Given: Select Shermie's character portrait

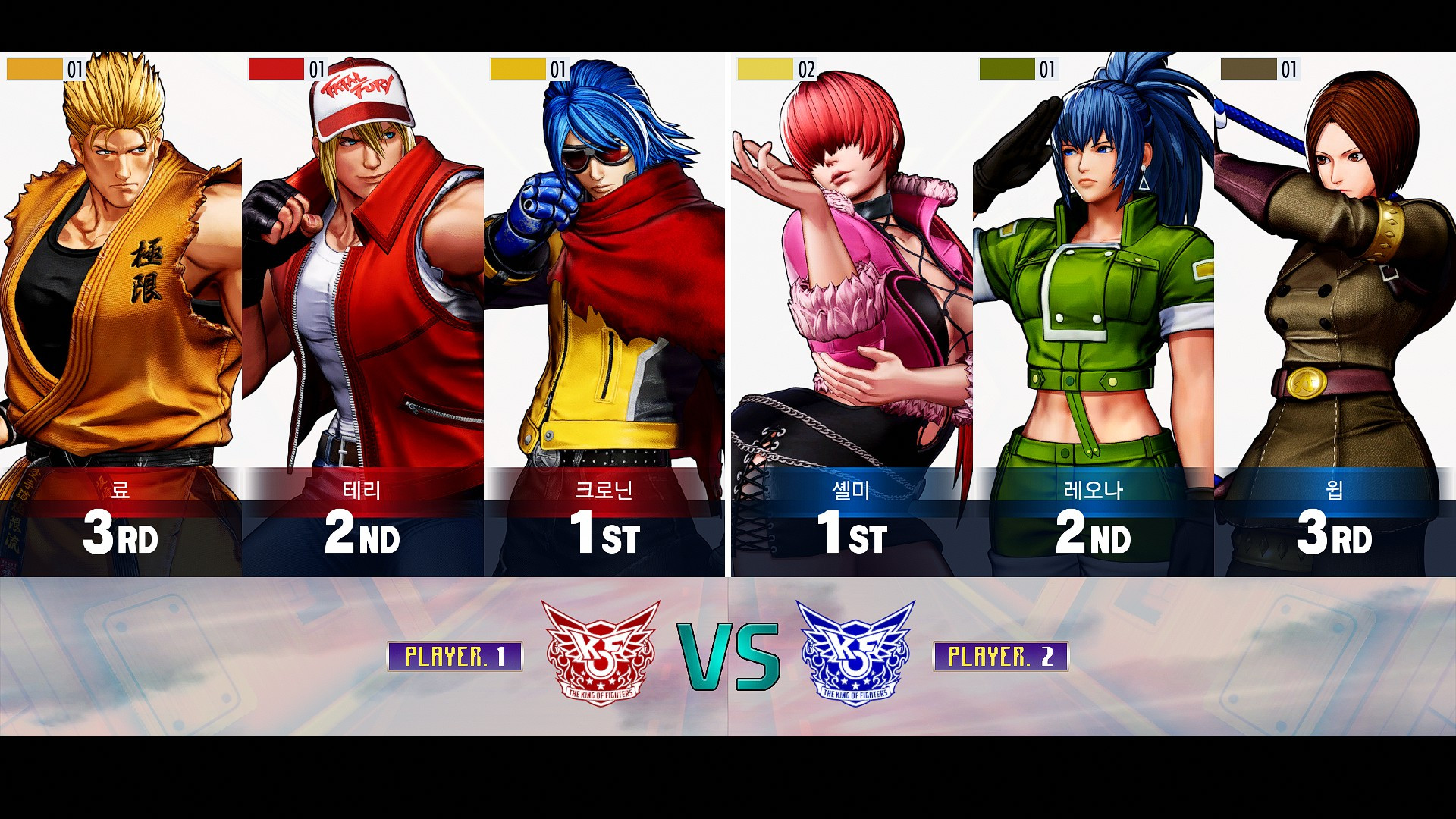Looking at the screenshot, I should point(849,265).
